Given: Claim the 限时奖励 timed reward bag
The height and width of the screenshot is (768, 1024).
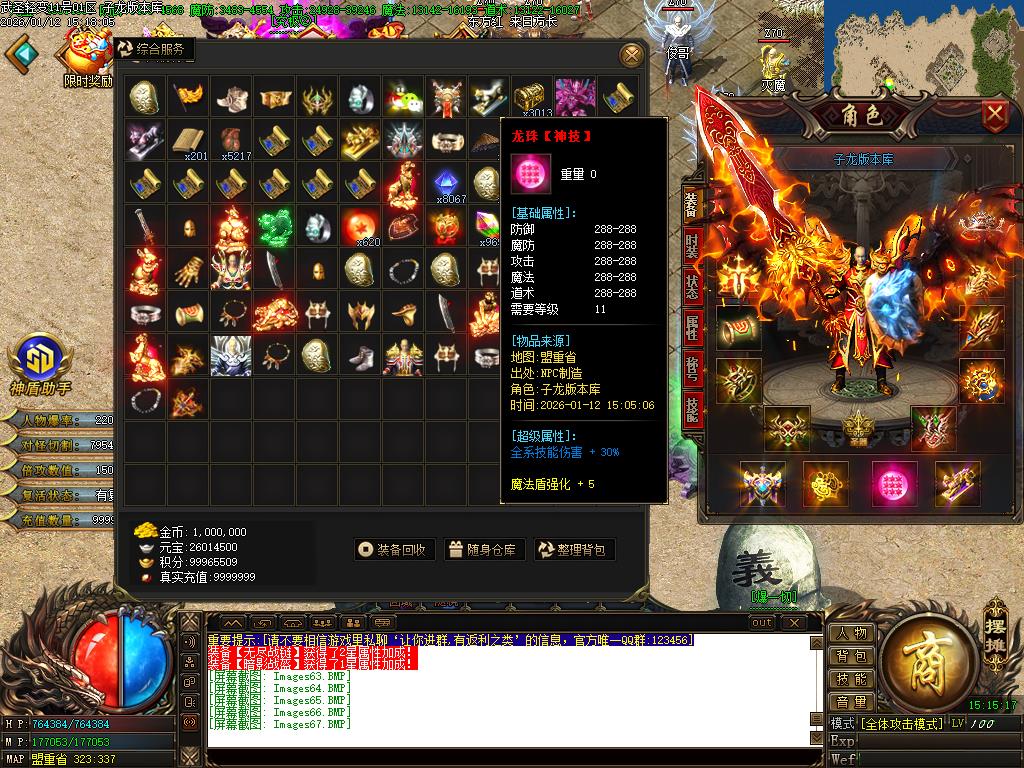Looking at the screenshot, I should [88, 55].
